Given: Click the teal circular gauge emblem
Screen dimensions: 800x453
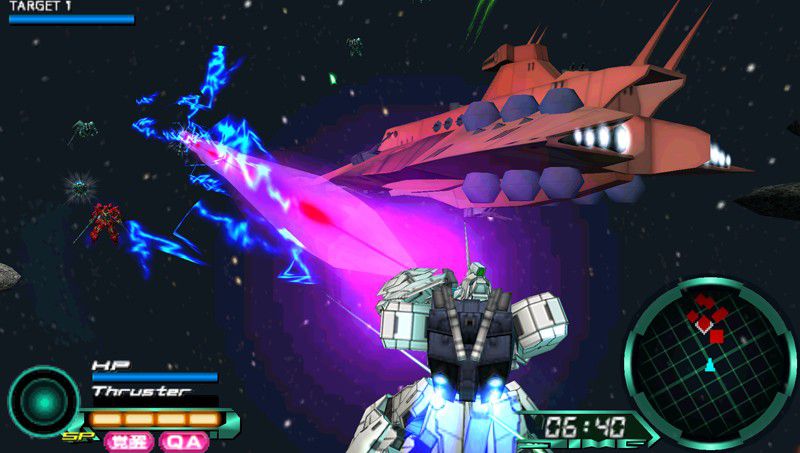Looking at the screenshot, I should click(43, 400).
